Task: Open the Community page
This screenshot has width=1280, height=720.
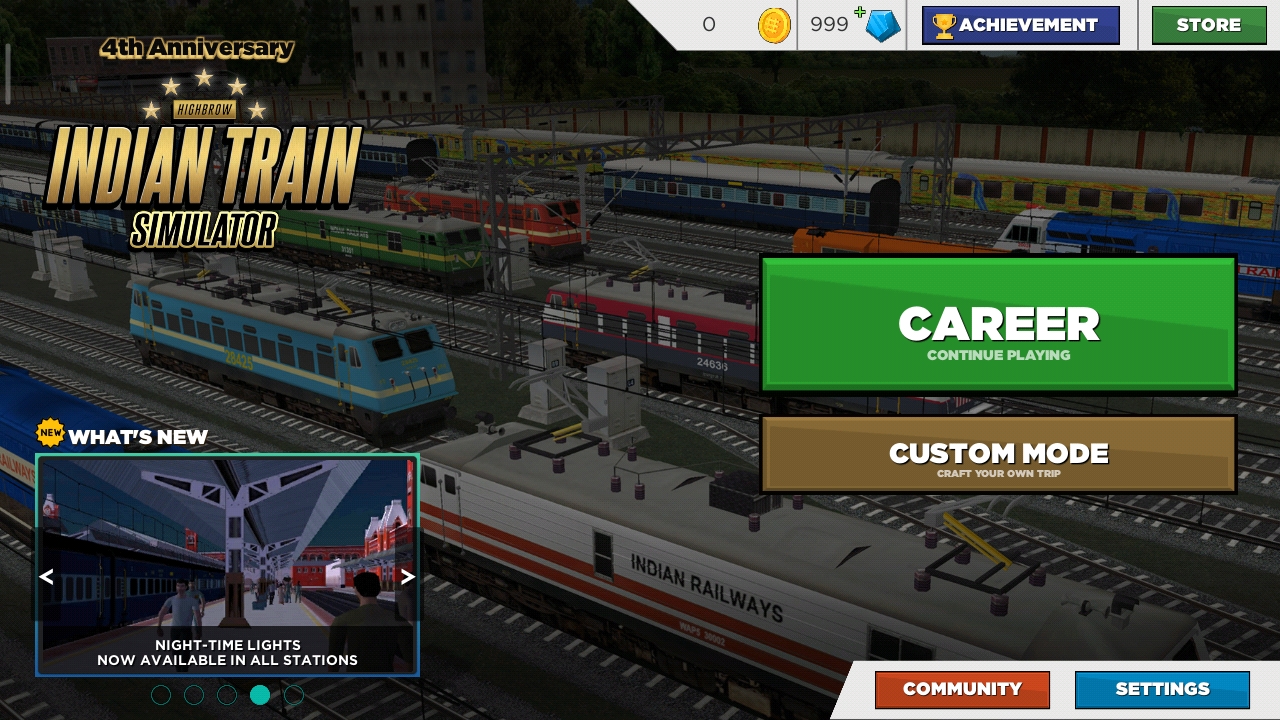Action: coord(962,689)
